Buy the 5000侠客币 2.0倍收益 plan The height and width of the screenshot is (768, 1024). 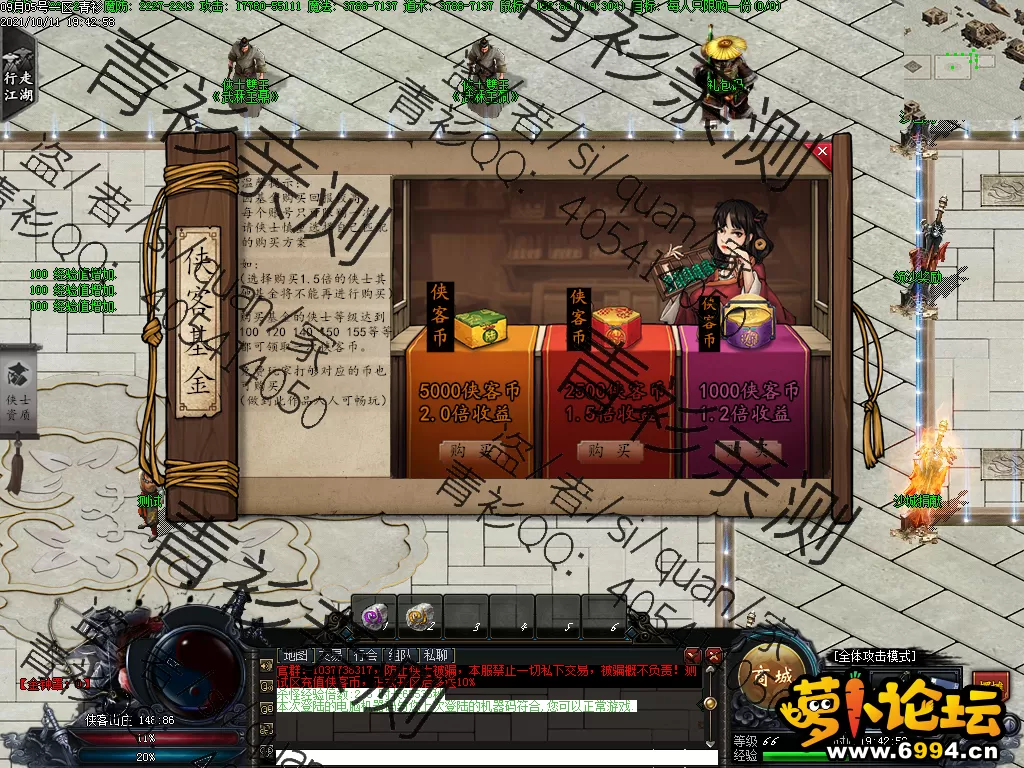(x=470, y=452)
